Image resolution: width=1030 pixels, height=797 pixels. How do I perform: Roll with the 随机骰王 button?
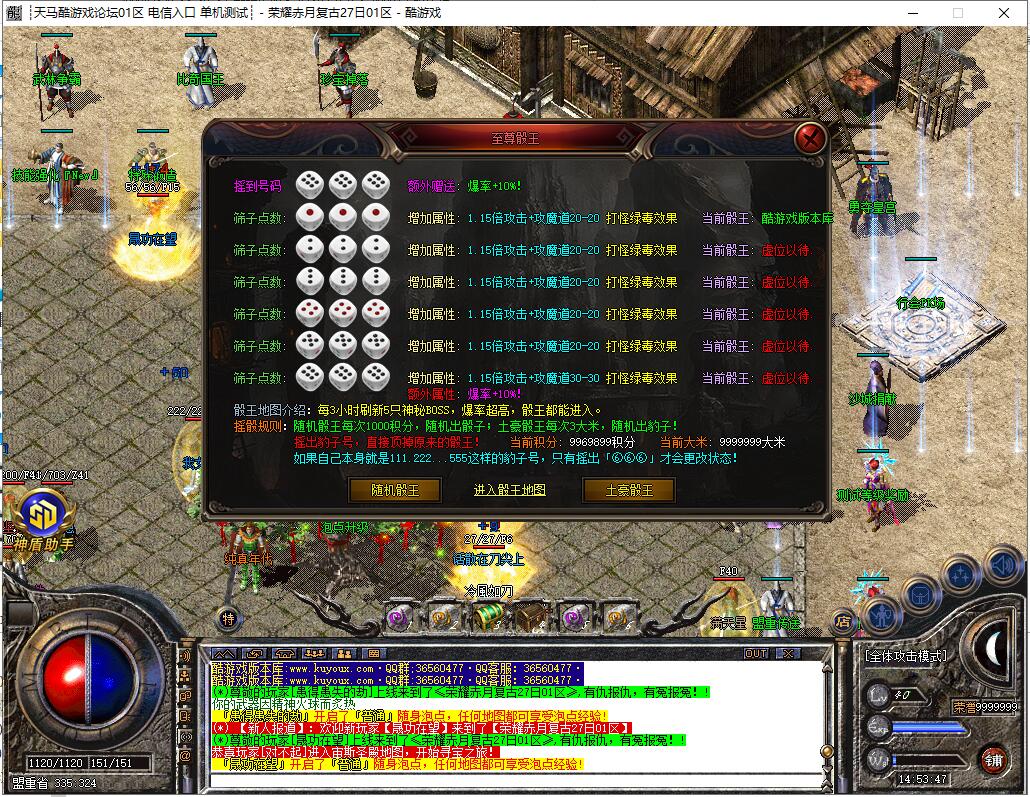point(394,490)
